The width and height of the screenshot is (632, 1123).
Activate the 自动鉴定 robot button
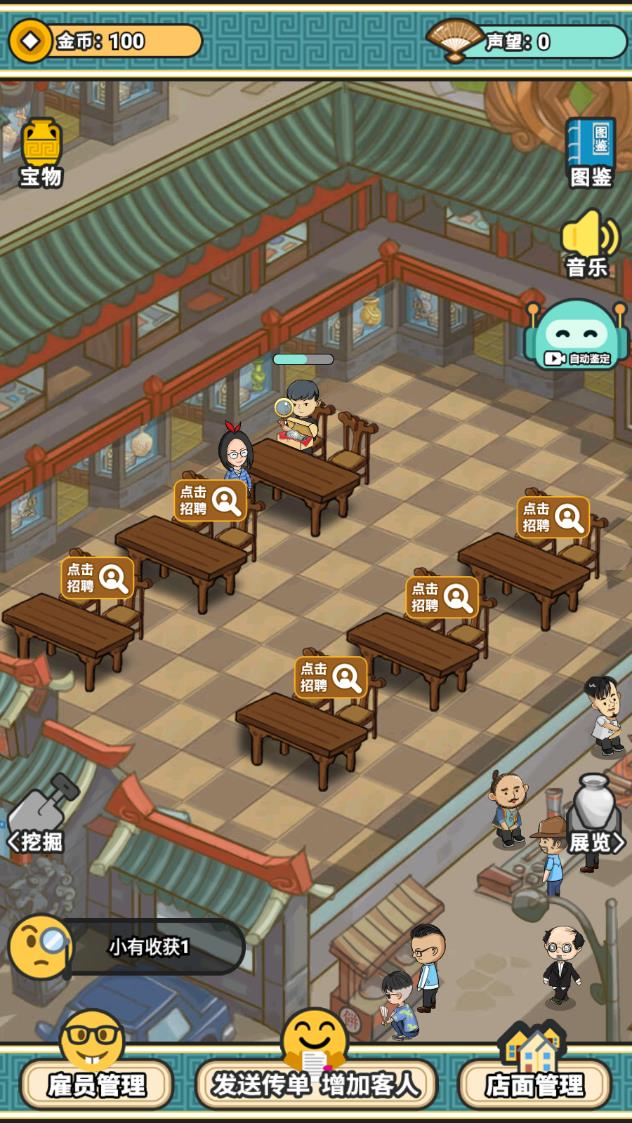tap(576, 335)
